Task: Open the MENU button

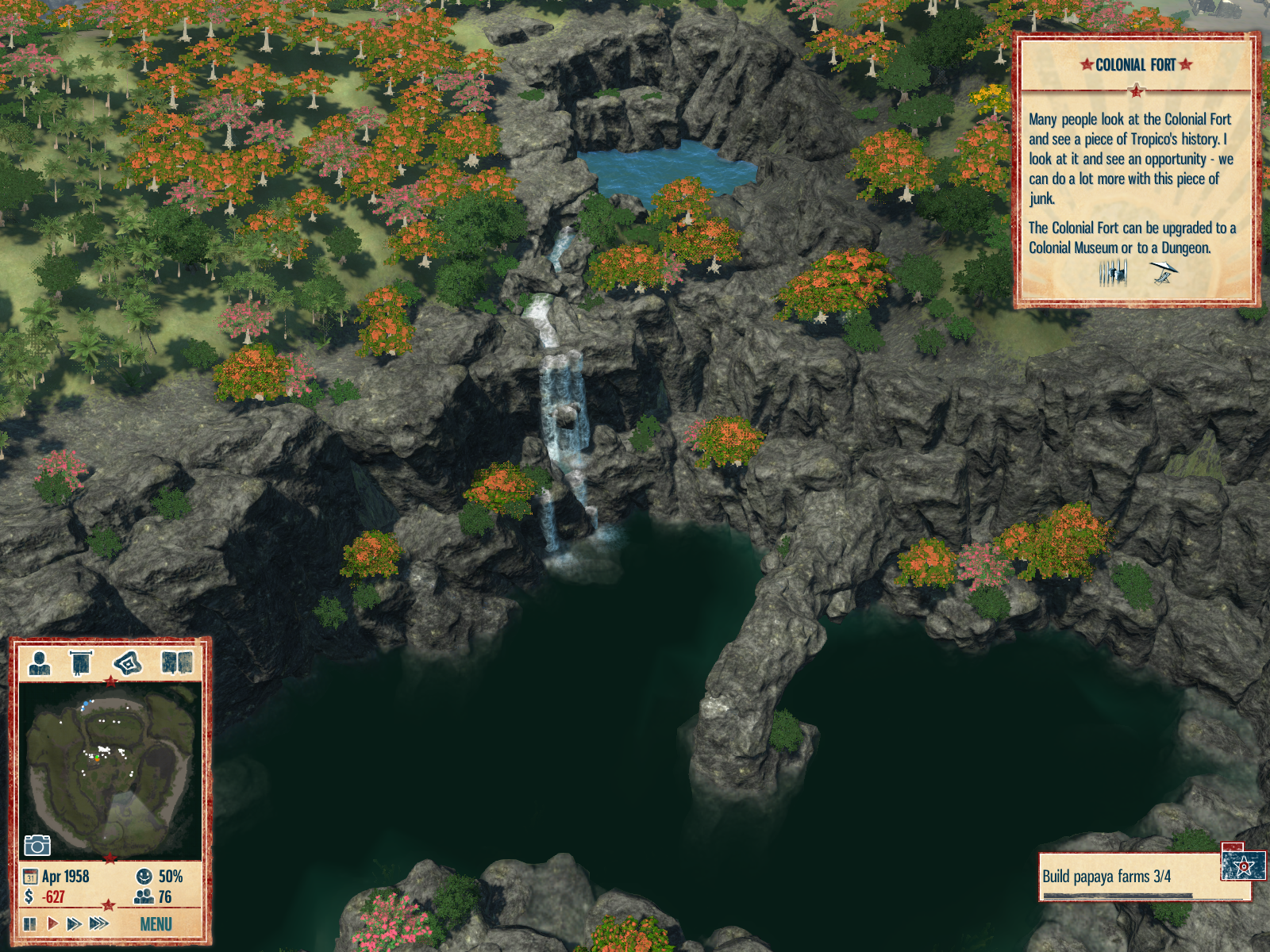Action: click(x=156, y=924)
